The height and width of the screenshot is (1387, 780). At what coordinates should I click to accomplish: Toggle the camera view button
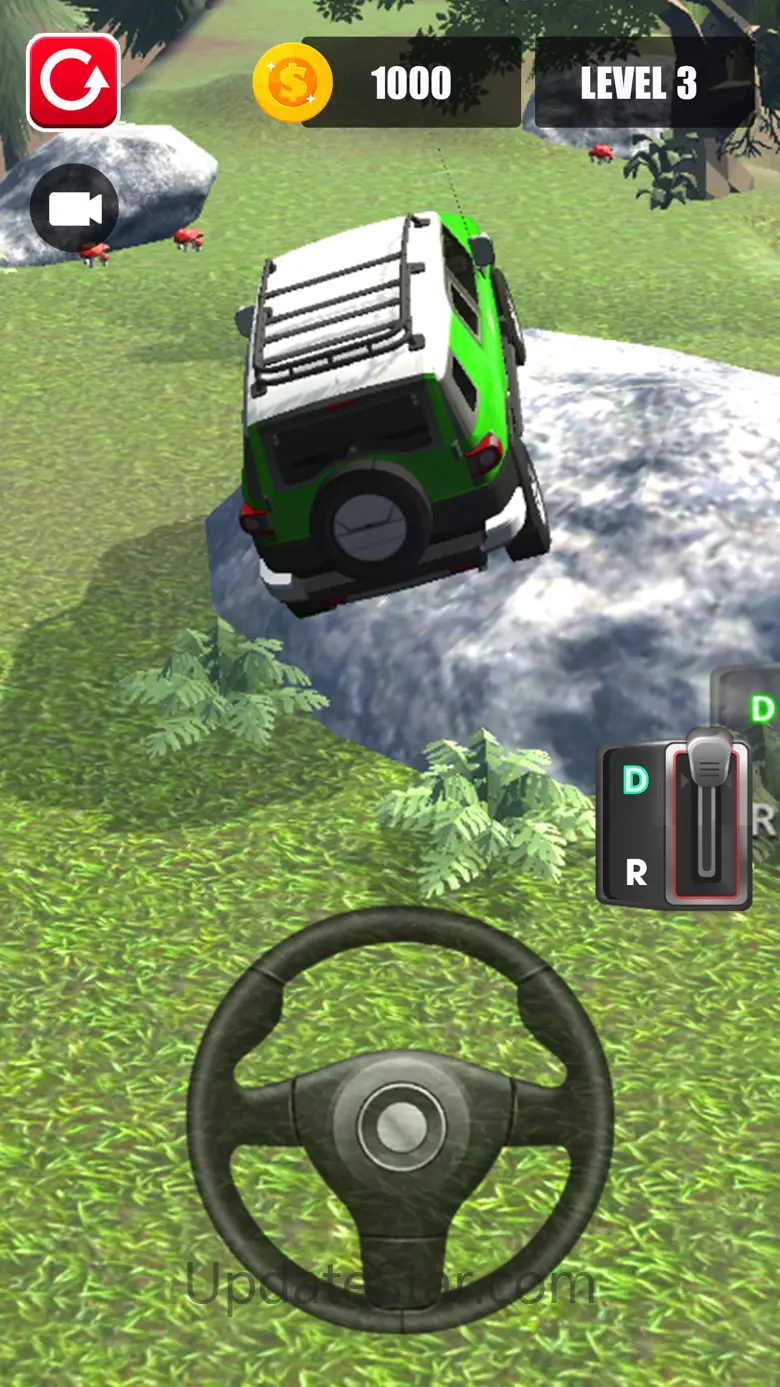pos(74,209)
